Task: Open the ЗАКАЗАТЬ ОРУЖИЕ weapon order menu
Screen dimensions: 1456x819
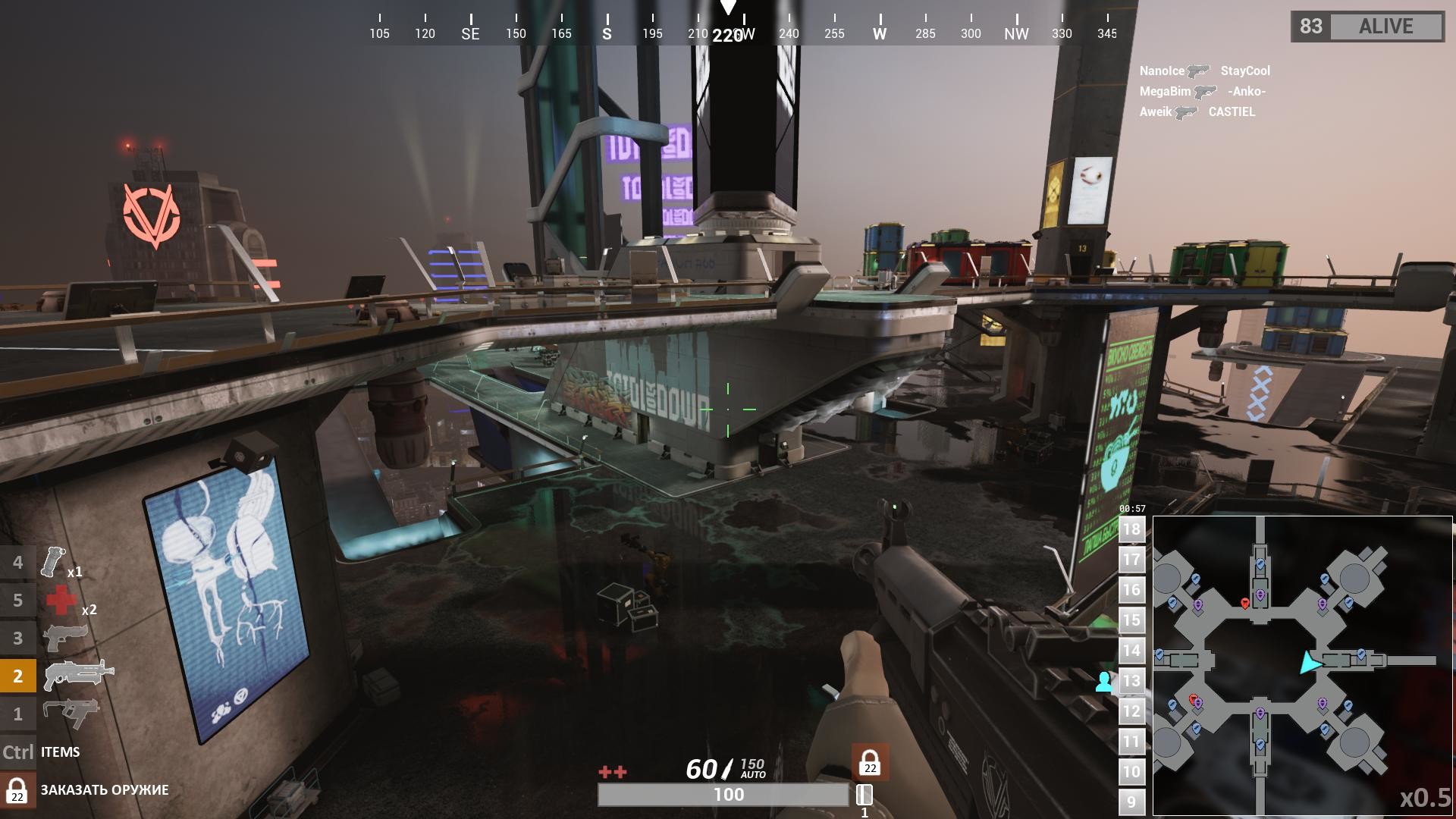Action: tap(105, 789)
